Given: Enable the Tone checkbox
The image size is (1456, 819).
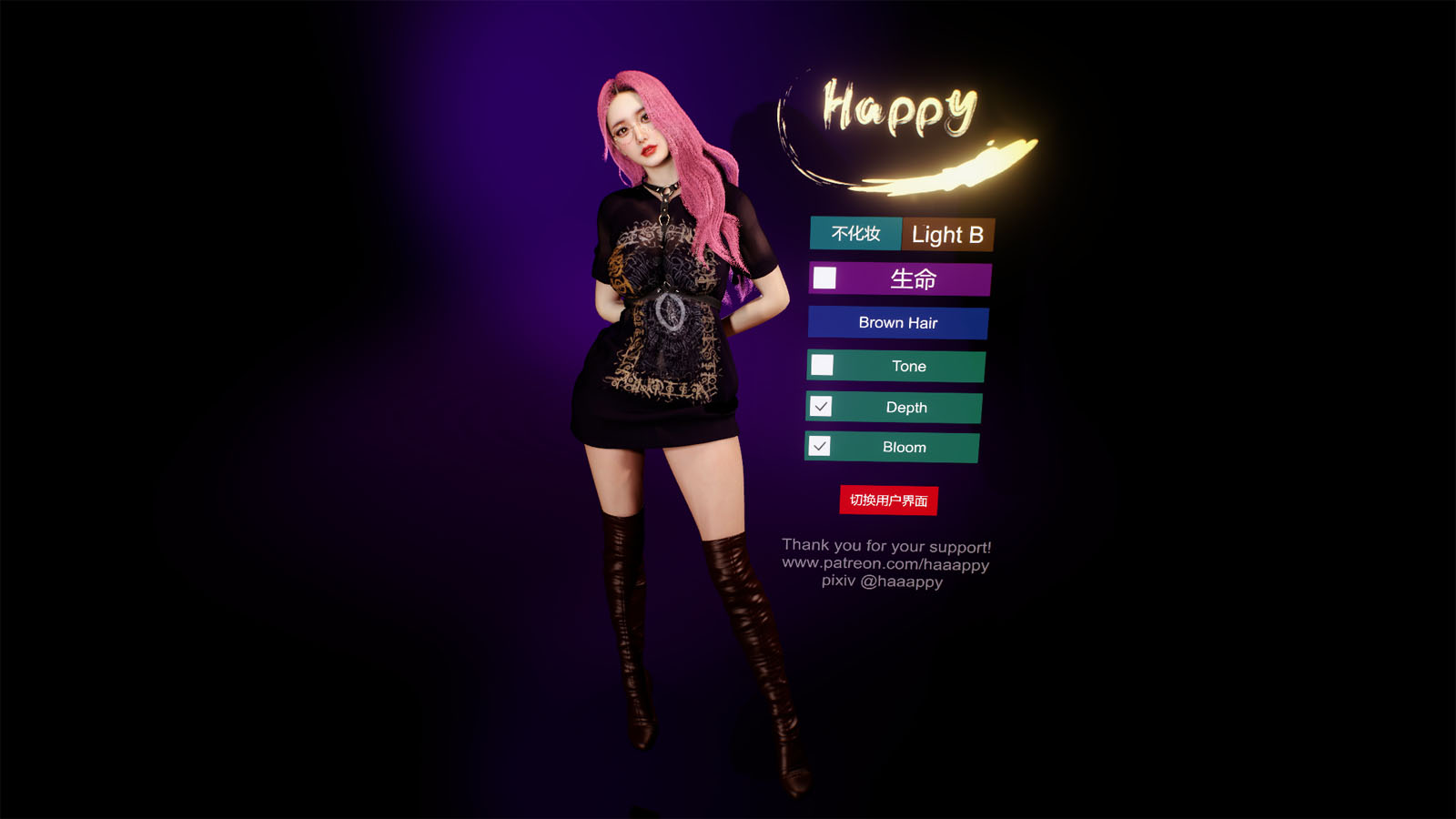Looking at the screenshot, I should tap(822, 365).
